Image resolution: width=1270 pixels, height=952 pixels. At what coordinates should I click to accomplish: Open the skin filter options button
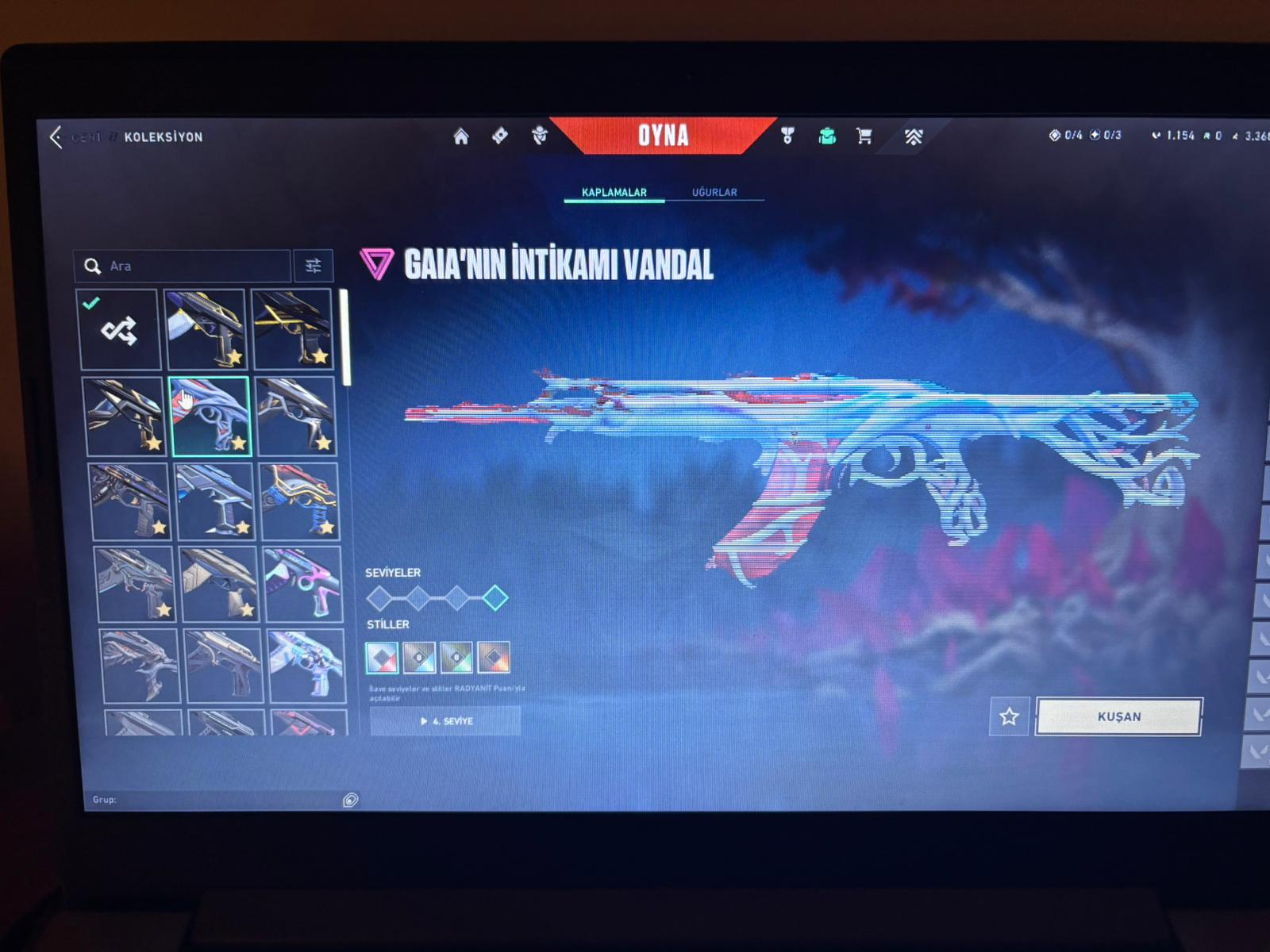point(314,267)
